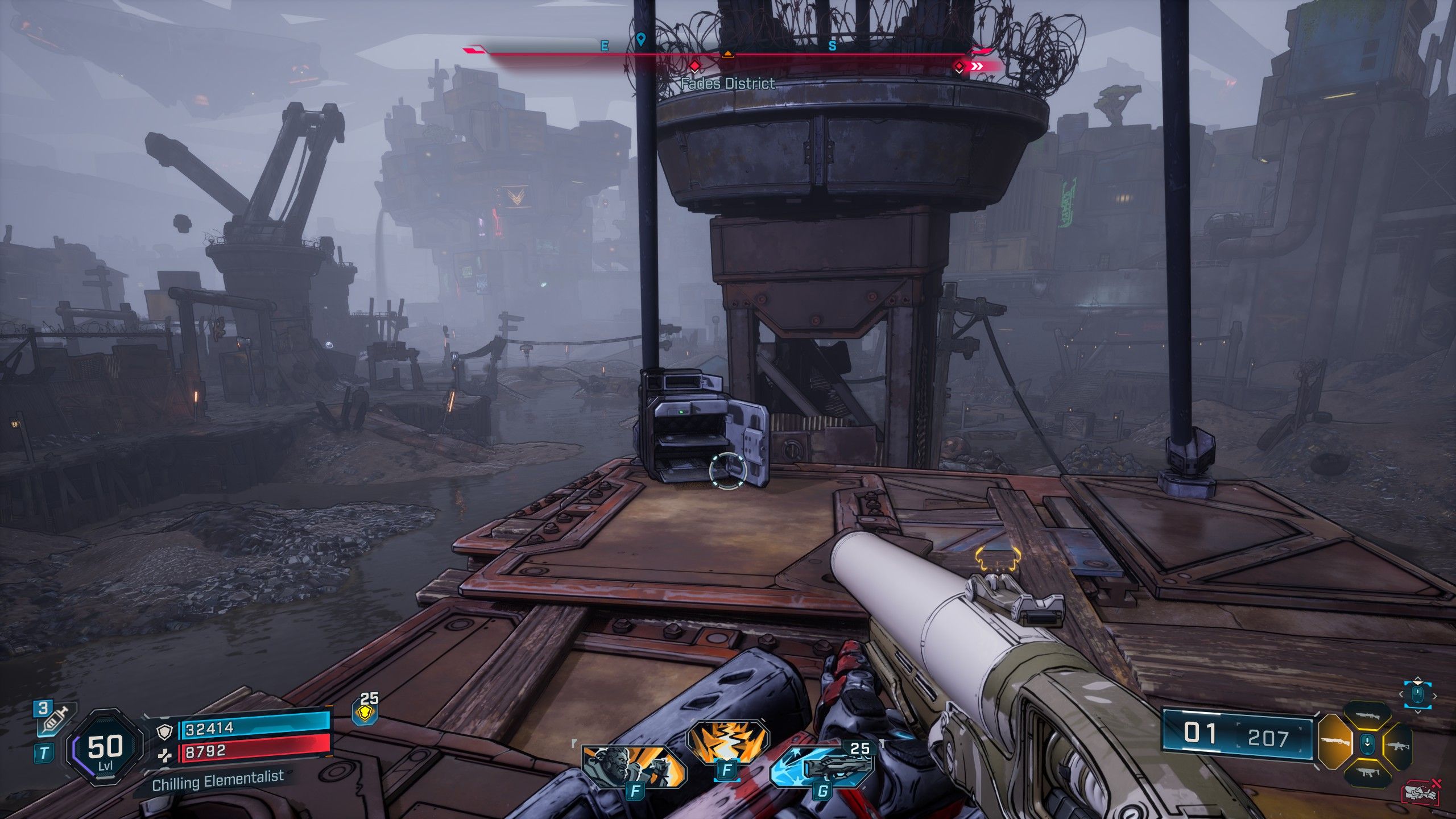Click the blue location pin on compass
1456x819 pixels.
coord(641,40)
